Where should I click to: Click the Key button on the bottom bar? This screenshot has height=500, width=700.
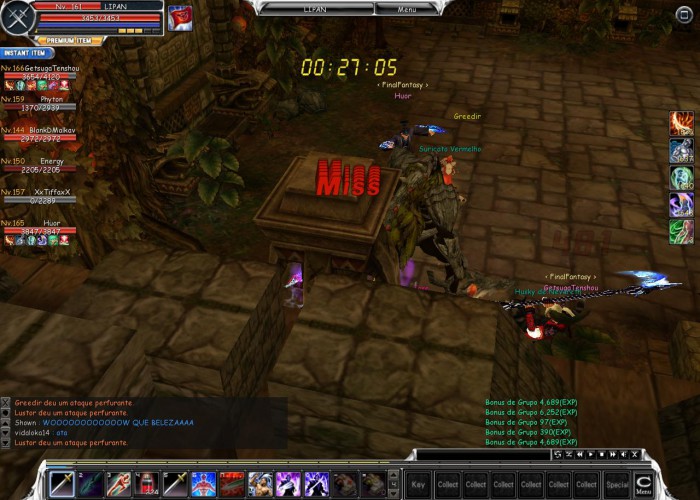click(x=418, y=484)
